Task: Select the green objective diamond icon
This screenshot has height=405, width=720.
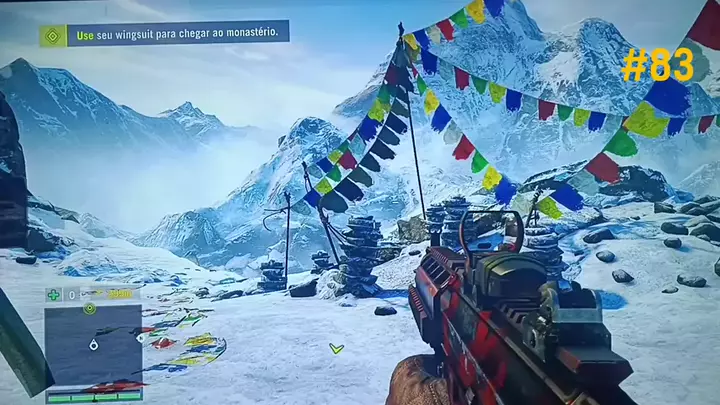Action: (x=53, y=36)
